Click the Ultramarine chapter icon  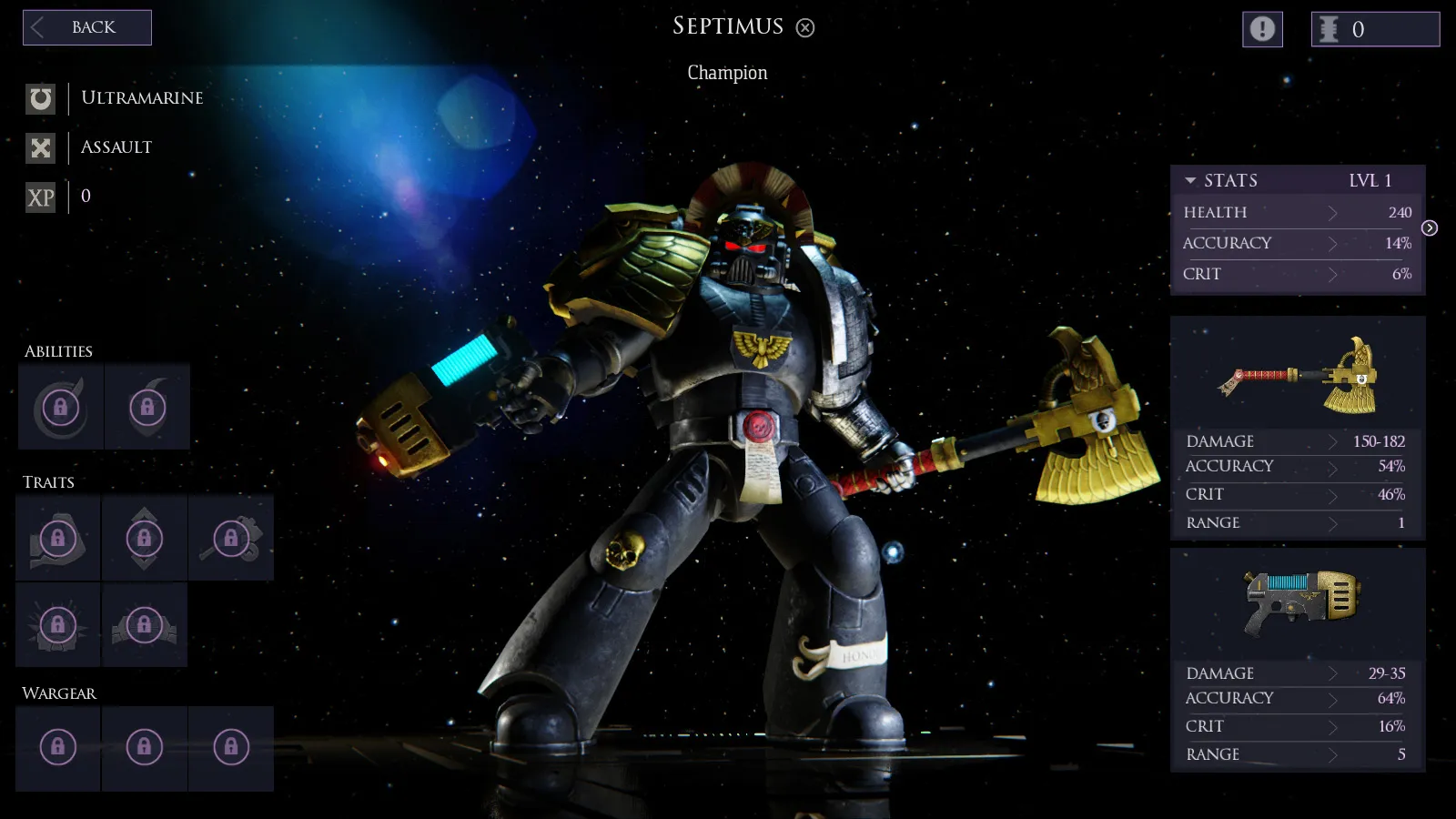(x=41, y=98)
